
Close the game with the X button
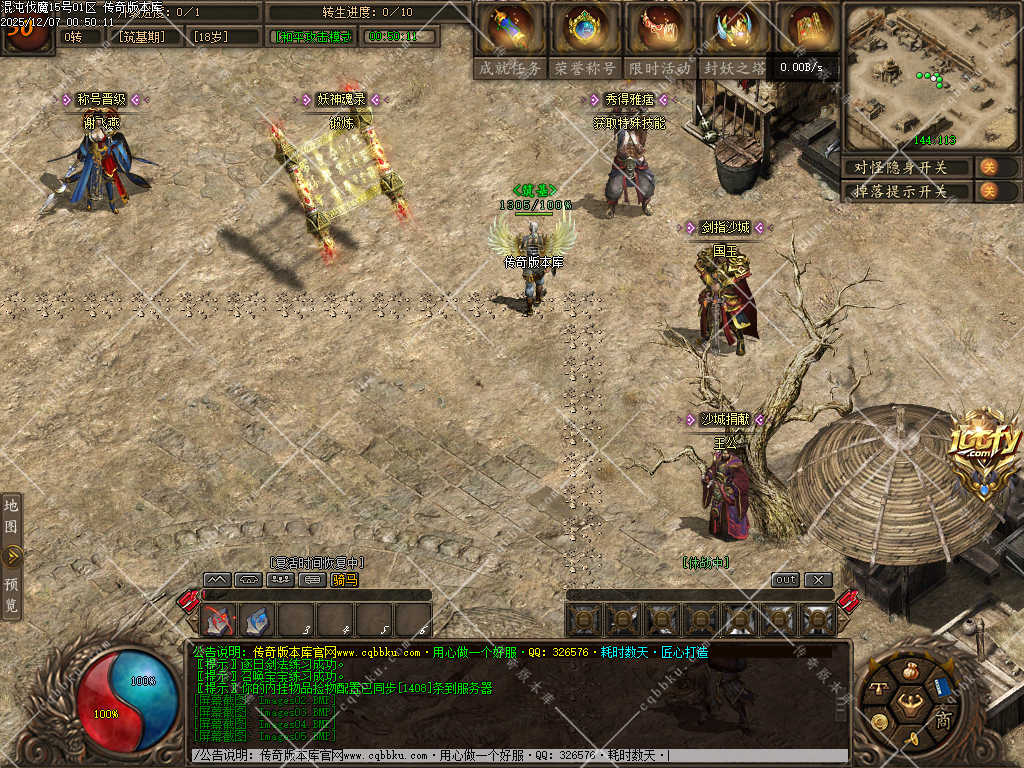(818, 580)
